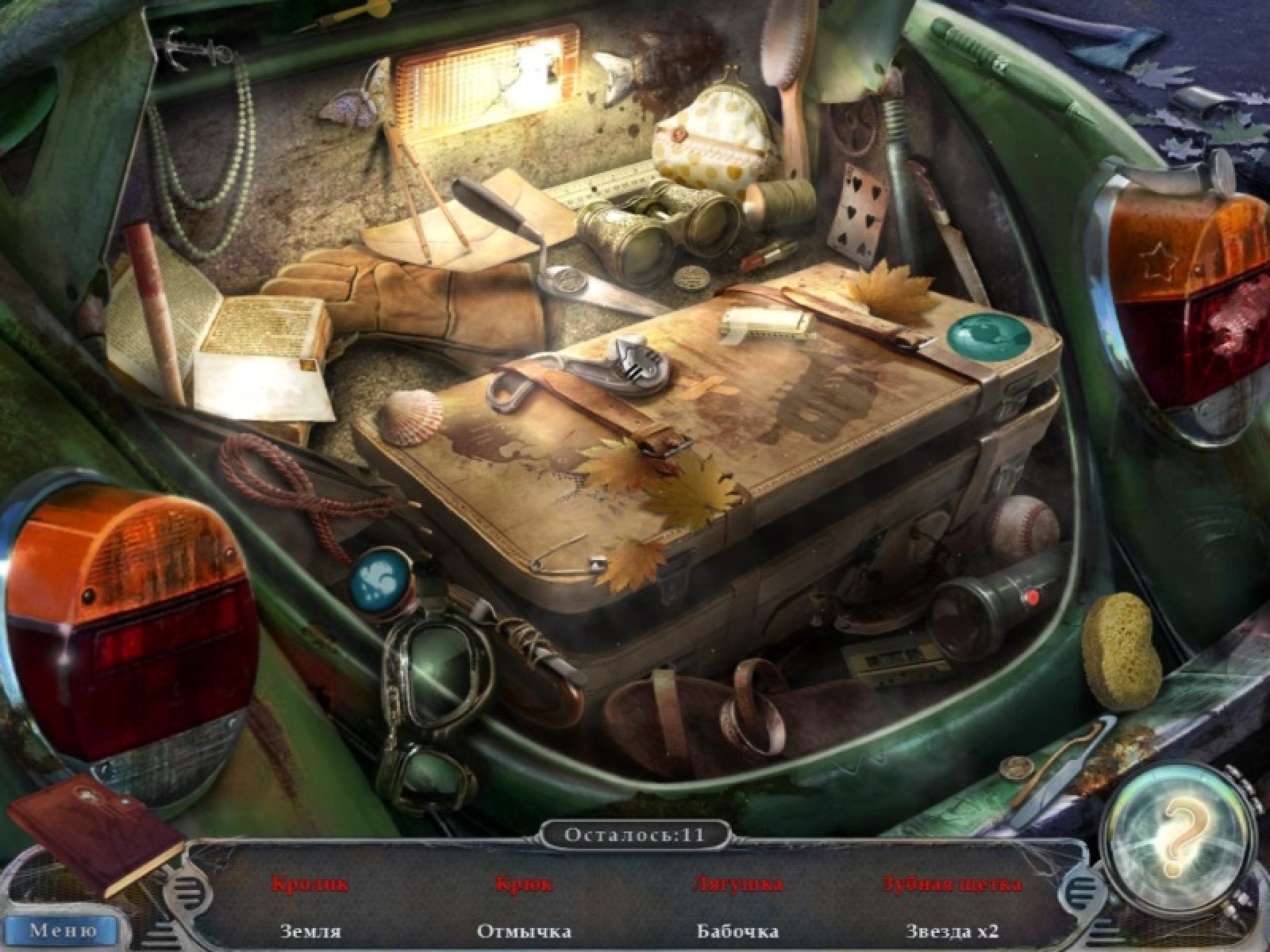
Task: Select the Звезда x2 list entry
Action: tap(952, 931)
